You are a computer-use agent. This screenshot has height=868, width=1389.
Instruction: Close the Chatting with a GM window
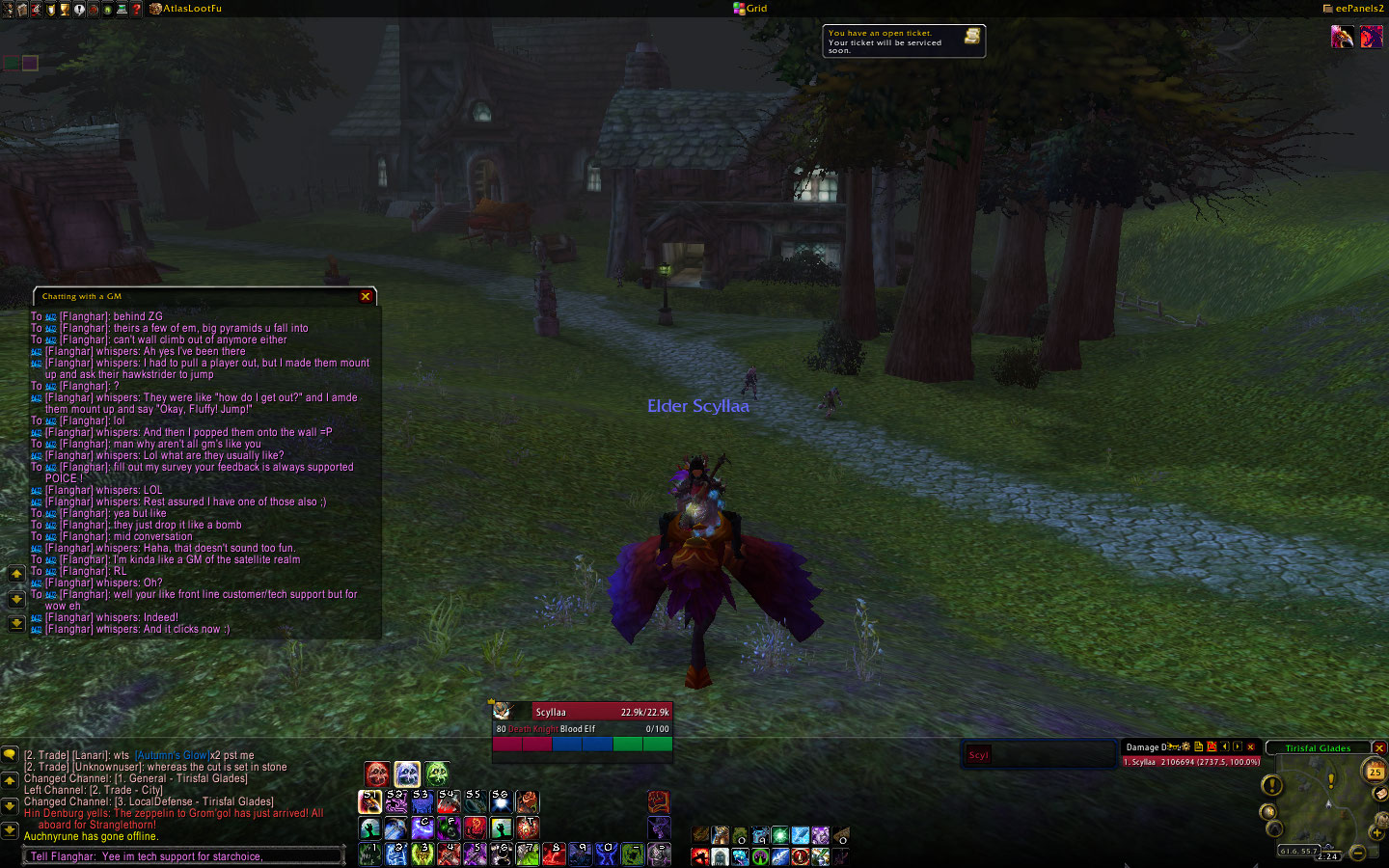coord(366,297)
